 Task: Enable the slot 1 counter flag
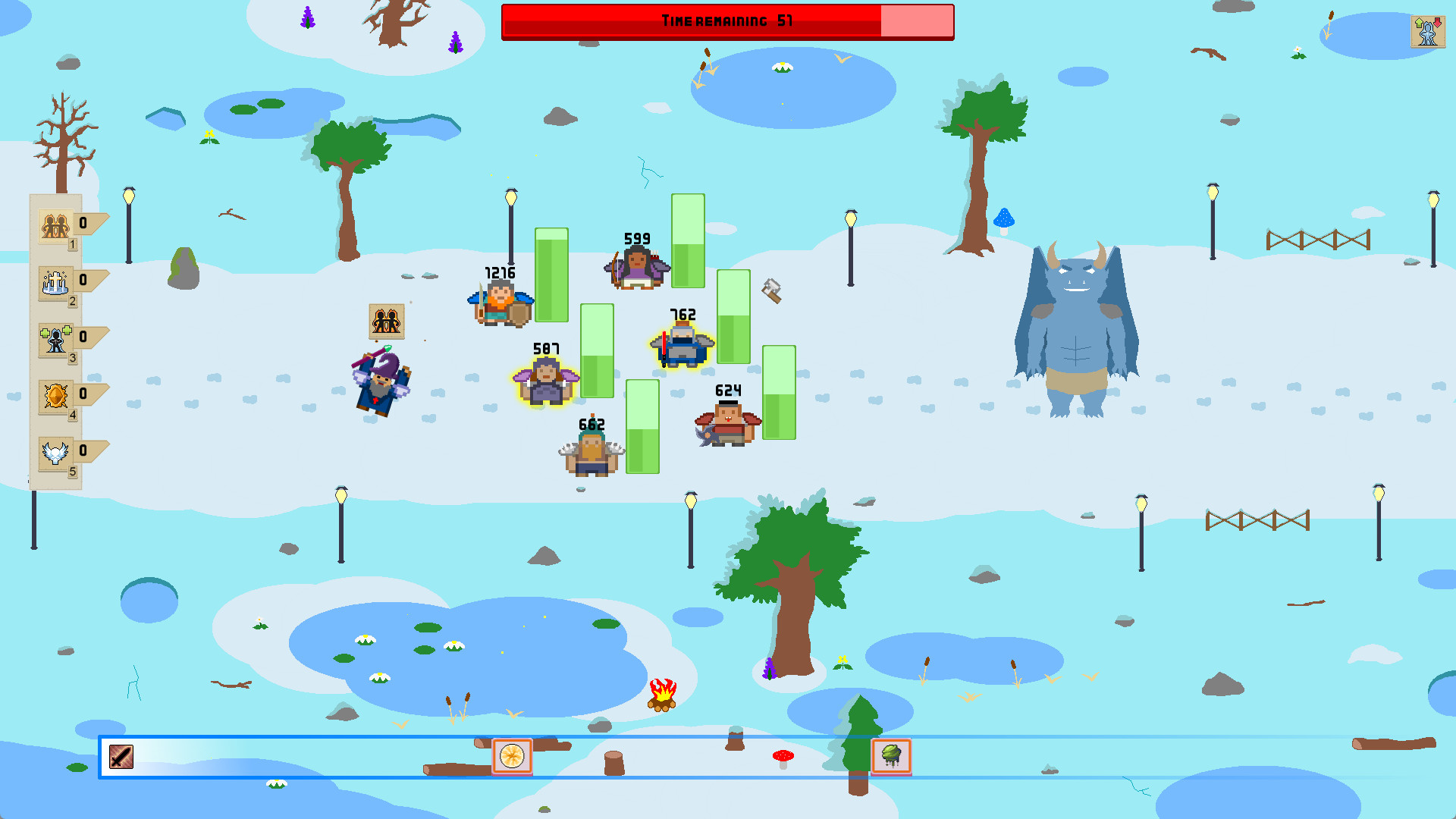click(83, 222)
